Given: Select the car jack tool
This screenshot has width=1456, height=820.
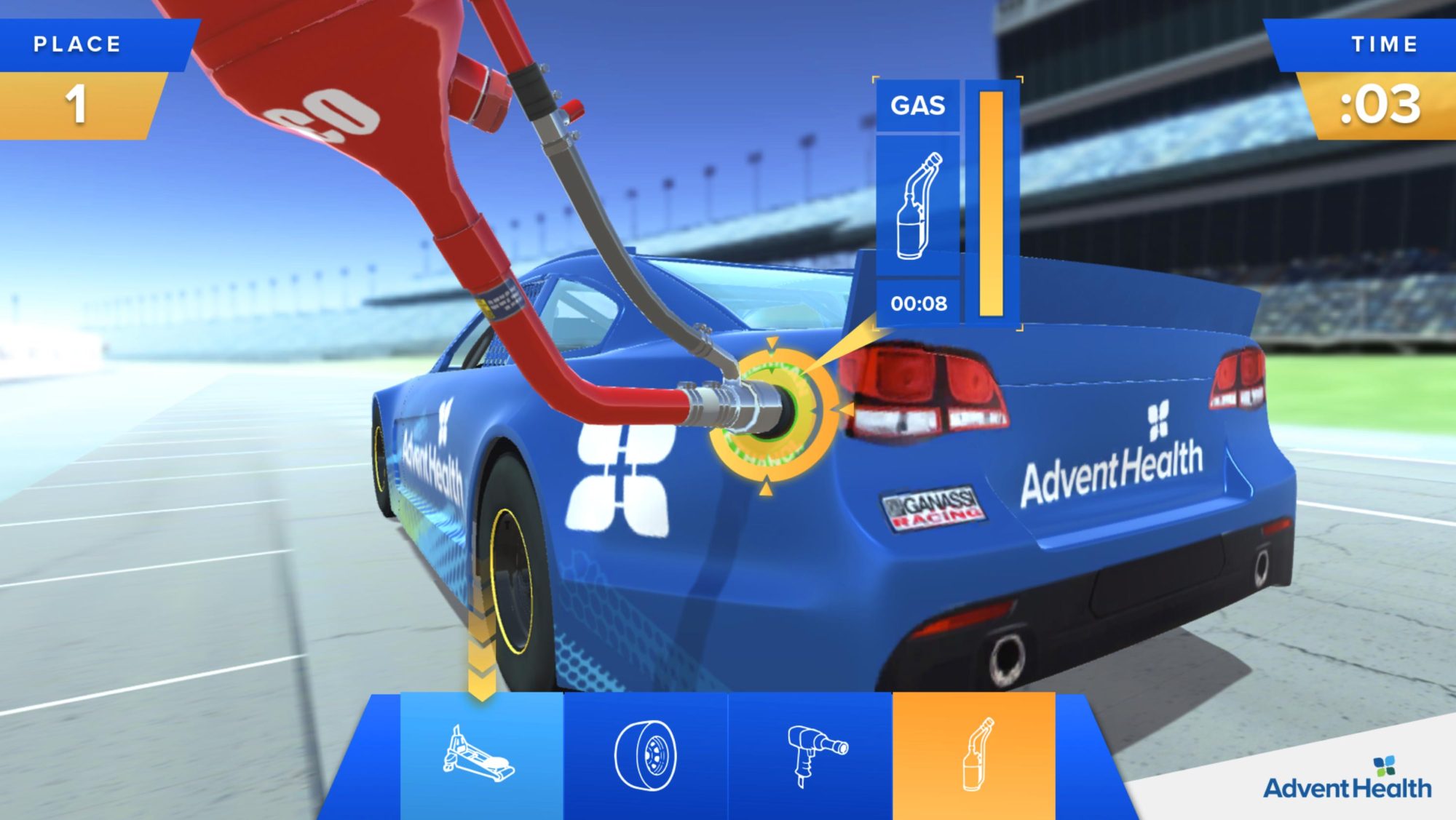Looking at the screenshot, I should [481, 755].
